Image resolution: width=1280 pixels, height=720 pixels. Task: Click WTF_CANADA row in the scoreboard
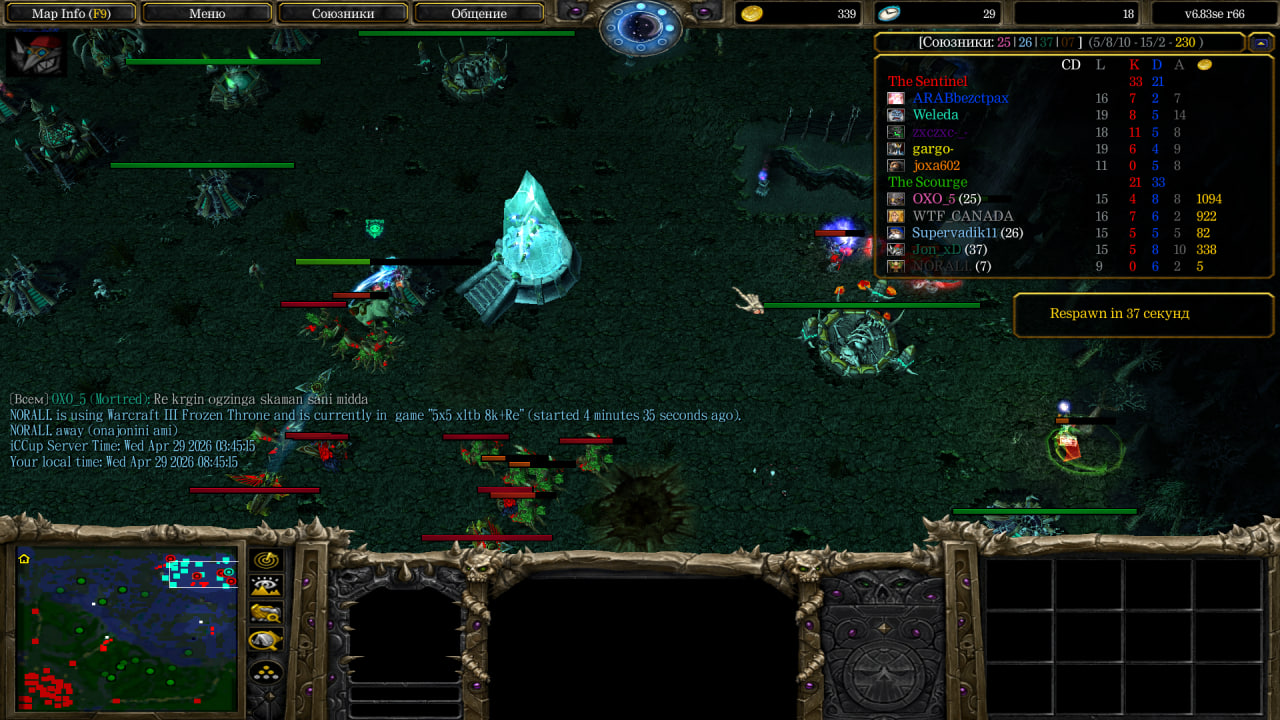962,216
